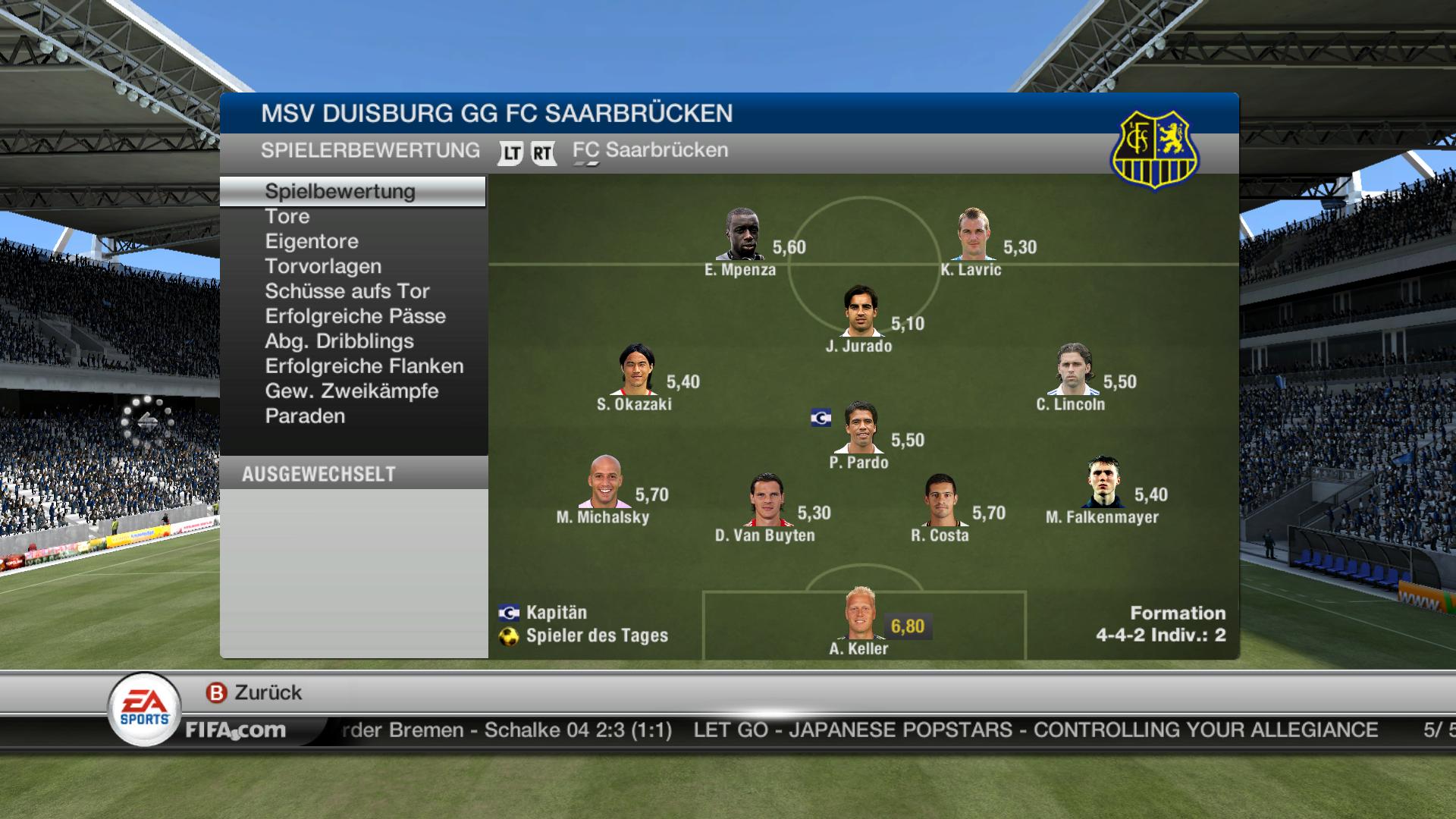Choose Abg. Dribblings in the list
This screenshot has width=1456, height=819.
tap(339, 342)
